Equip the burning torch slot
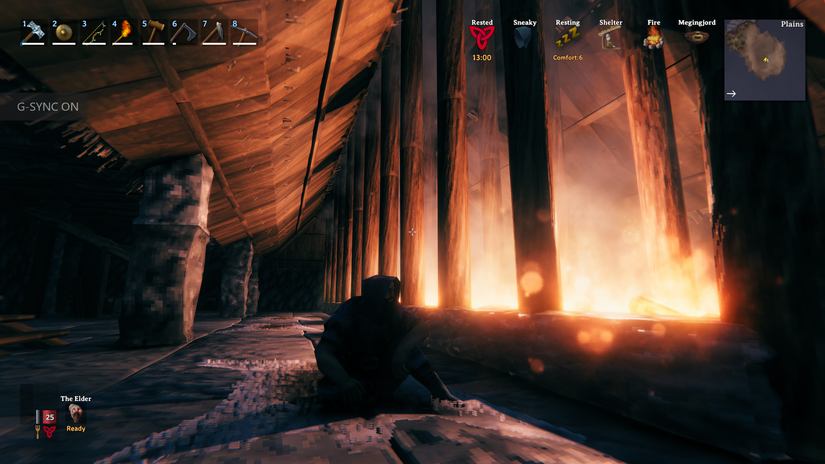 point(124,33)
